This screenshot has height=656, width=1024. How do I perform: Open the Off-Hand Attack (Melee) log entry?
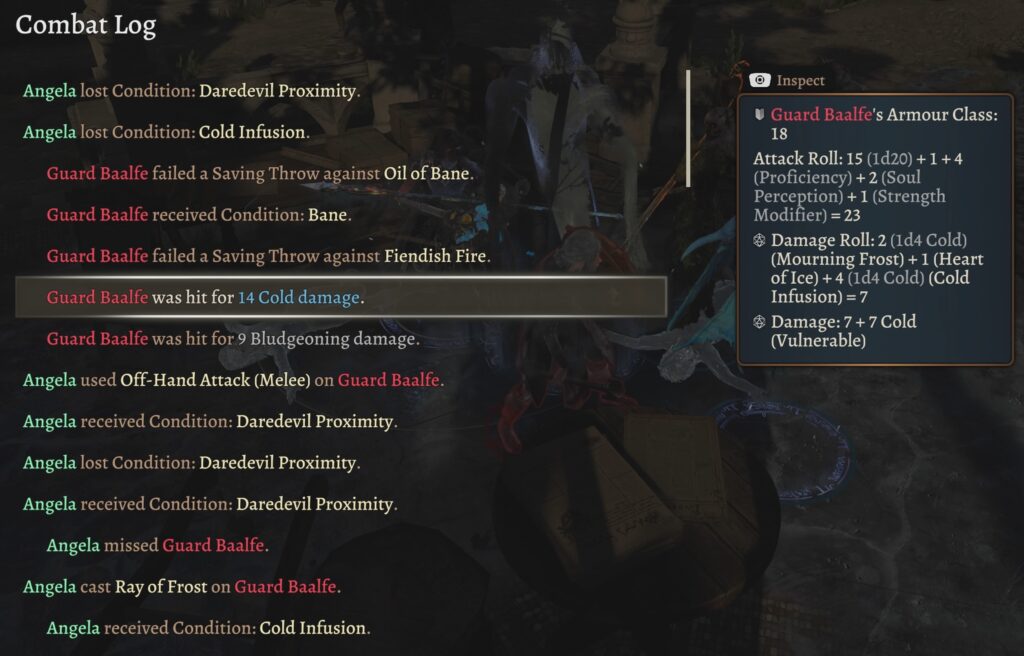click(233, 380)
